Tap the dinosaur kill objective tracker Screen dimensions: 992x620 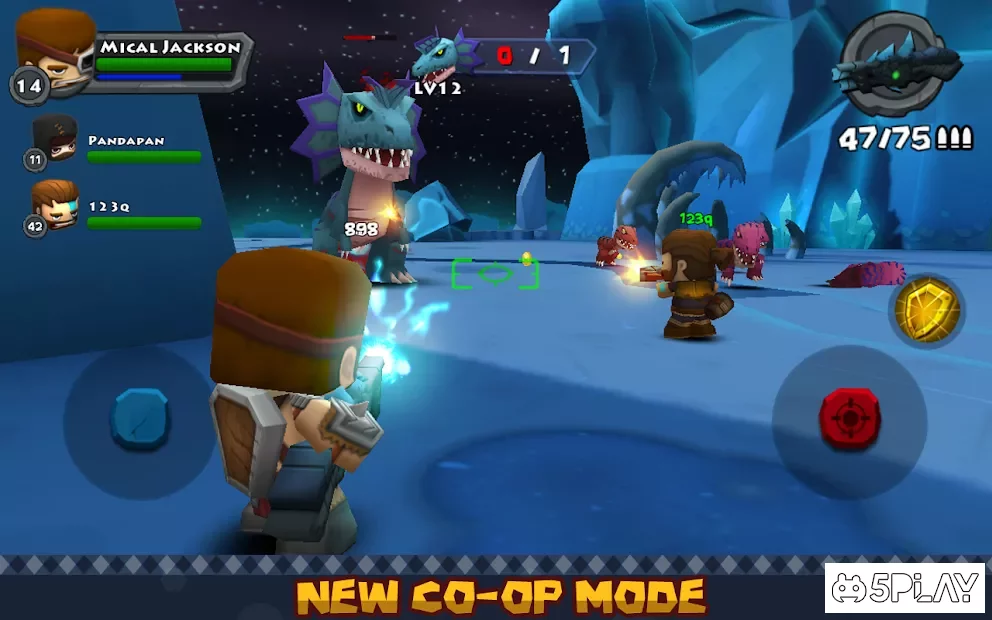[x=505, y=56]
